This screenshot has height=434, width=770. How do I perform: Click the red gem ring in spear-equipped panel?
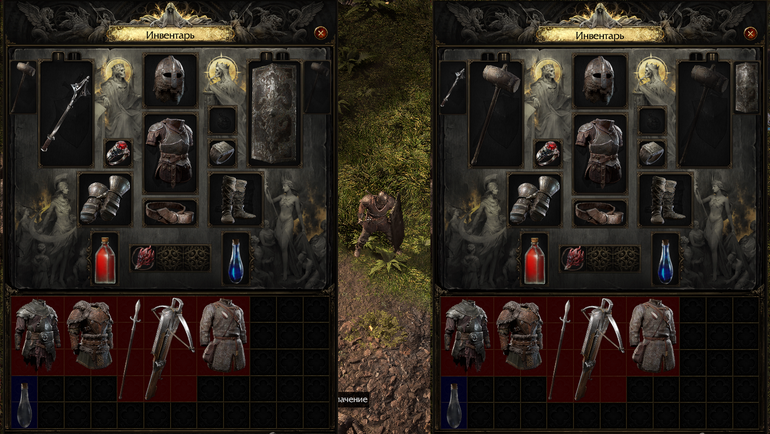click(x=118, y=153)
